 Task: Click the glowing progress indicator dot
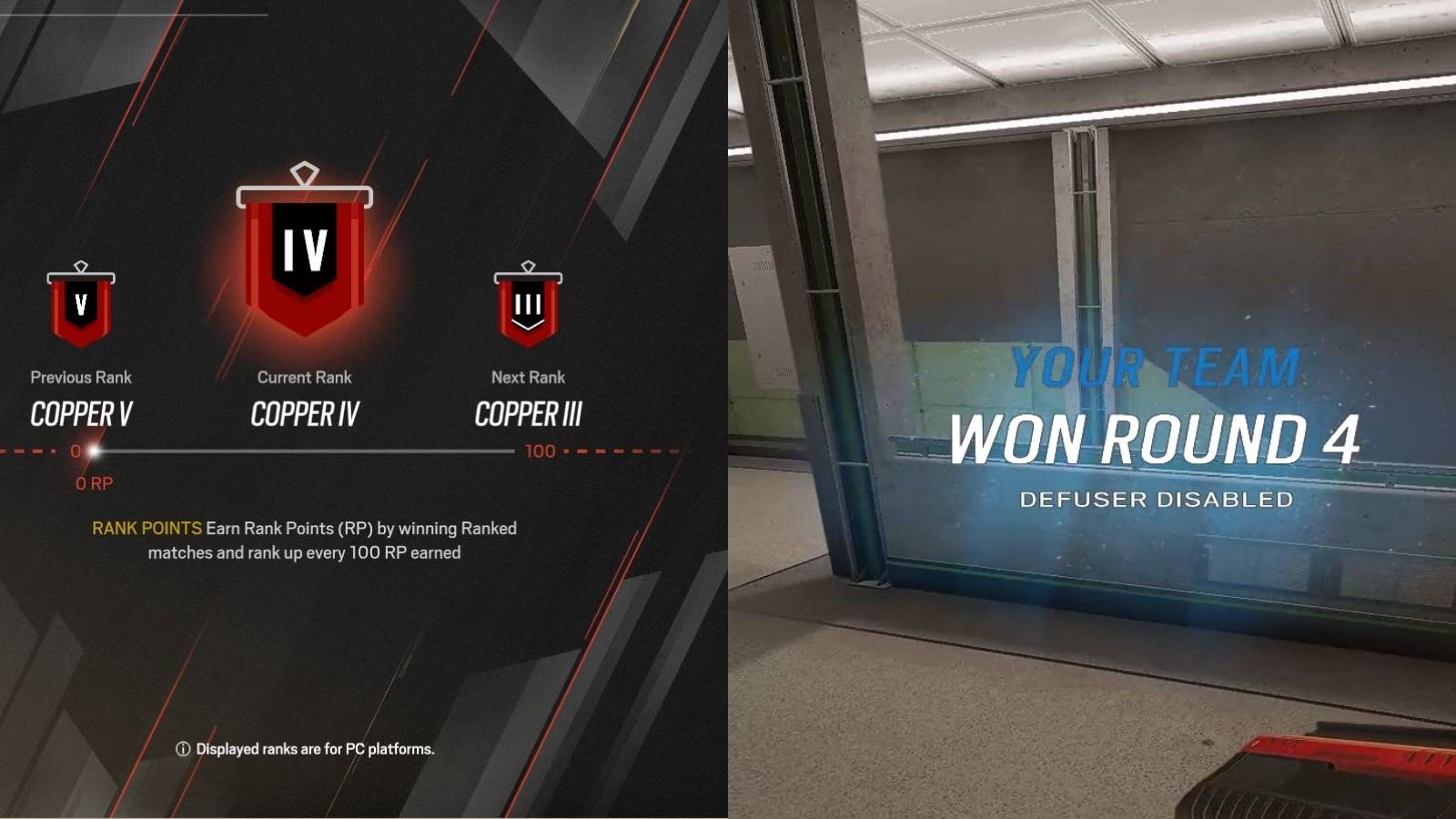(91, 450)
